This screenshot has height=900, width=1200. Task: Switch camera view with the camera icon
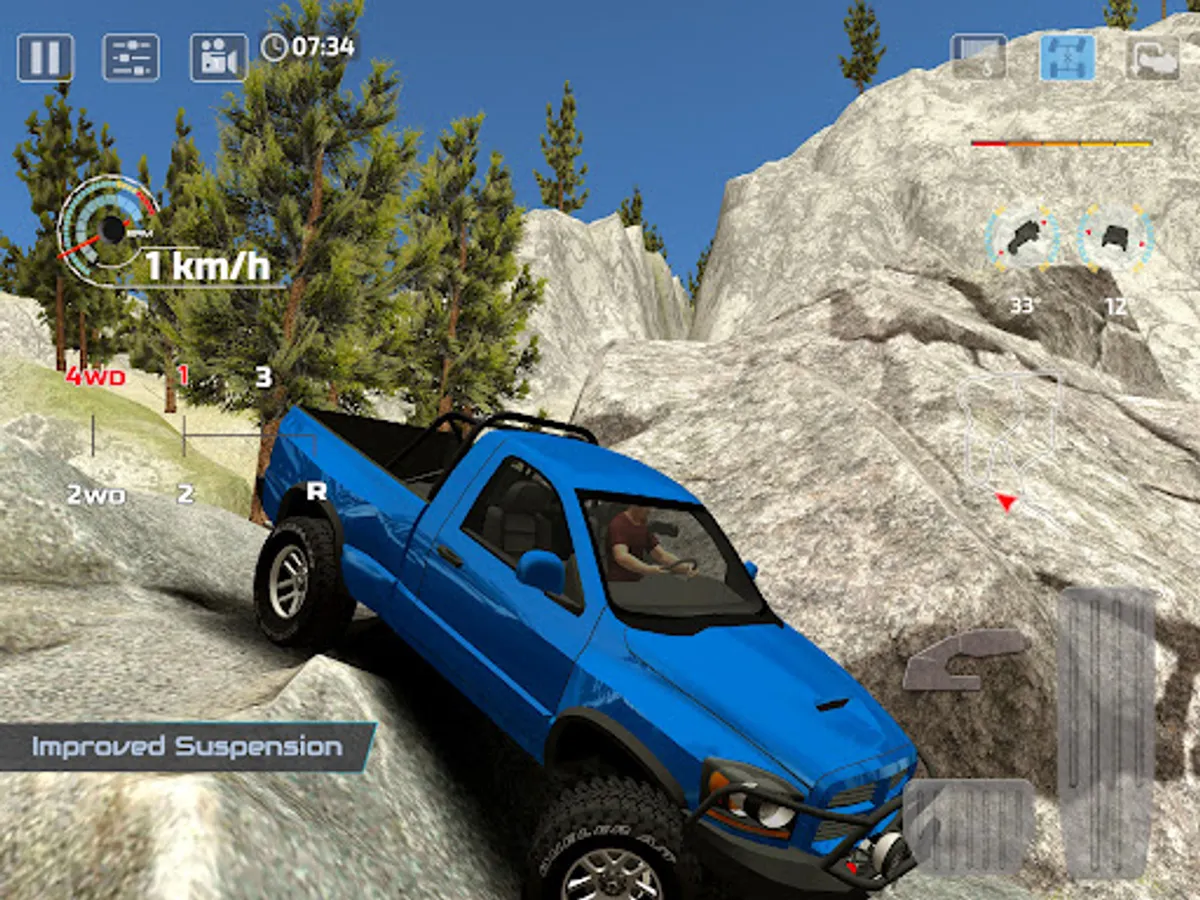[218, 57]
